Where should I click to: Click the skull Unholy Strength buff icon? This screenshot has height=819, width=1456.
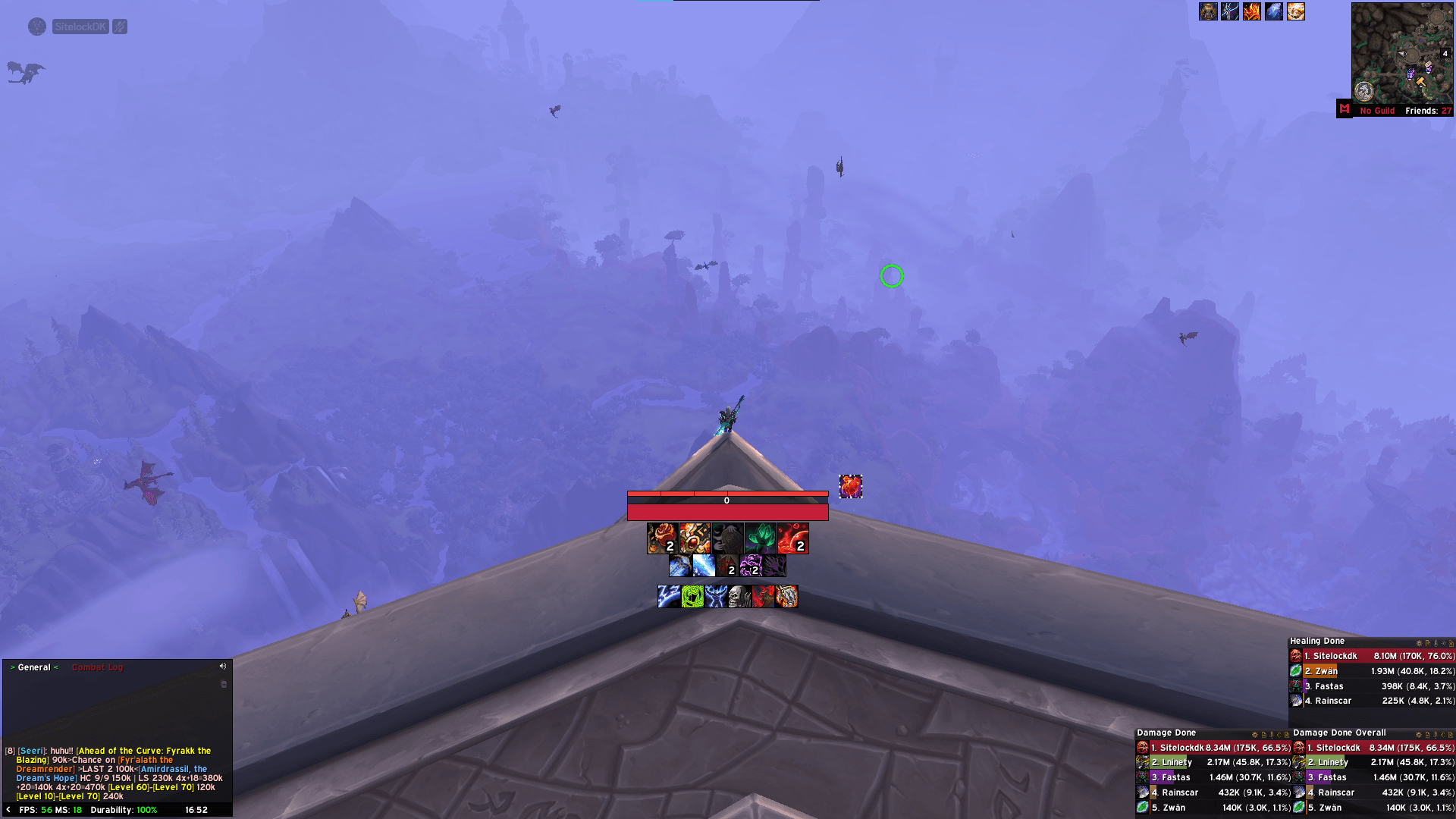click(x=739, y=596)
